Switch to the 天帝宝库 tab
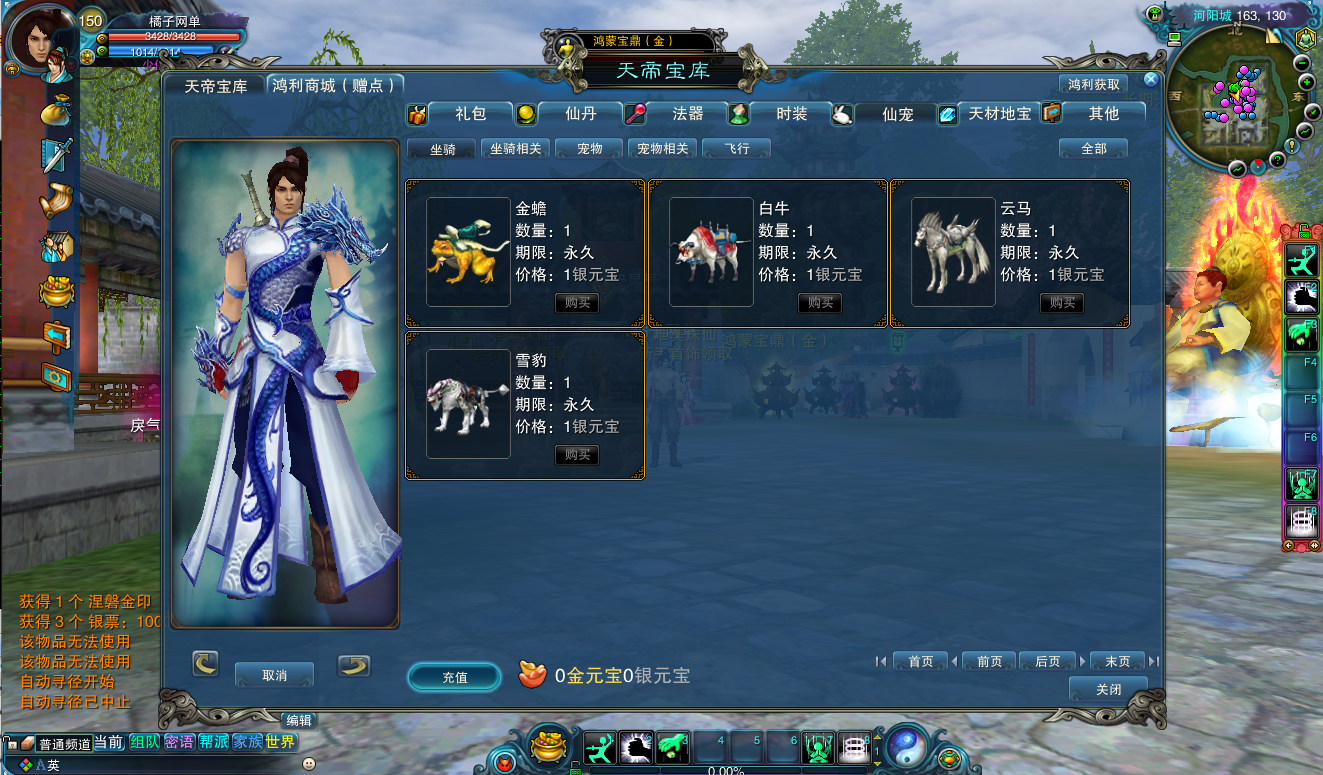 [x=215, y=86]
